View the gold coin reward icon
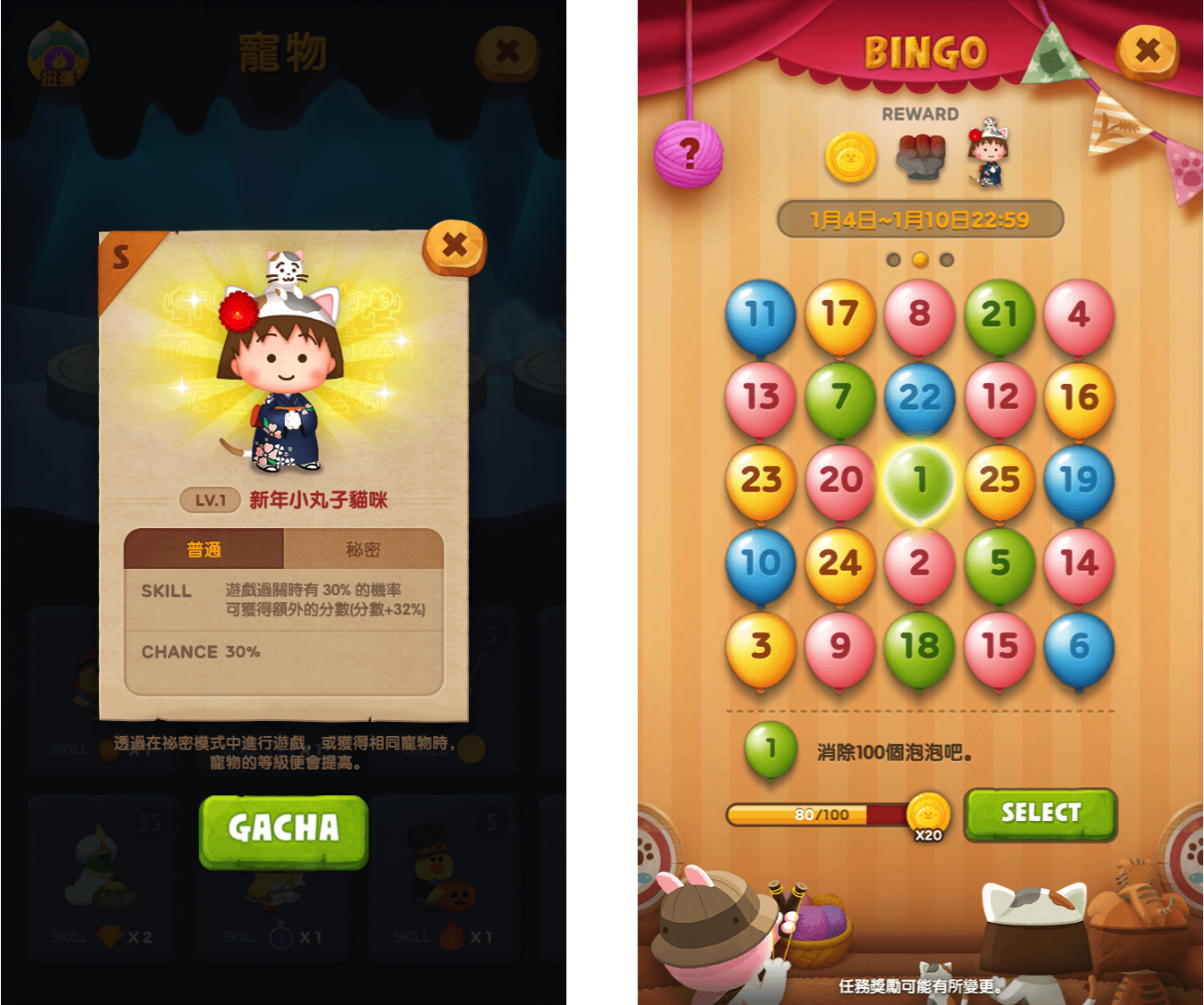Image resolution: width=1204 pixels, height=1005 pixels. (850, 158)
